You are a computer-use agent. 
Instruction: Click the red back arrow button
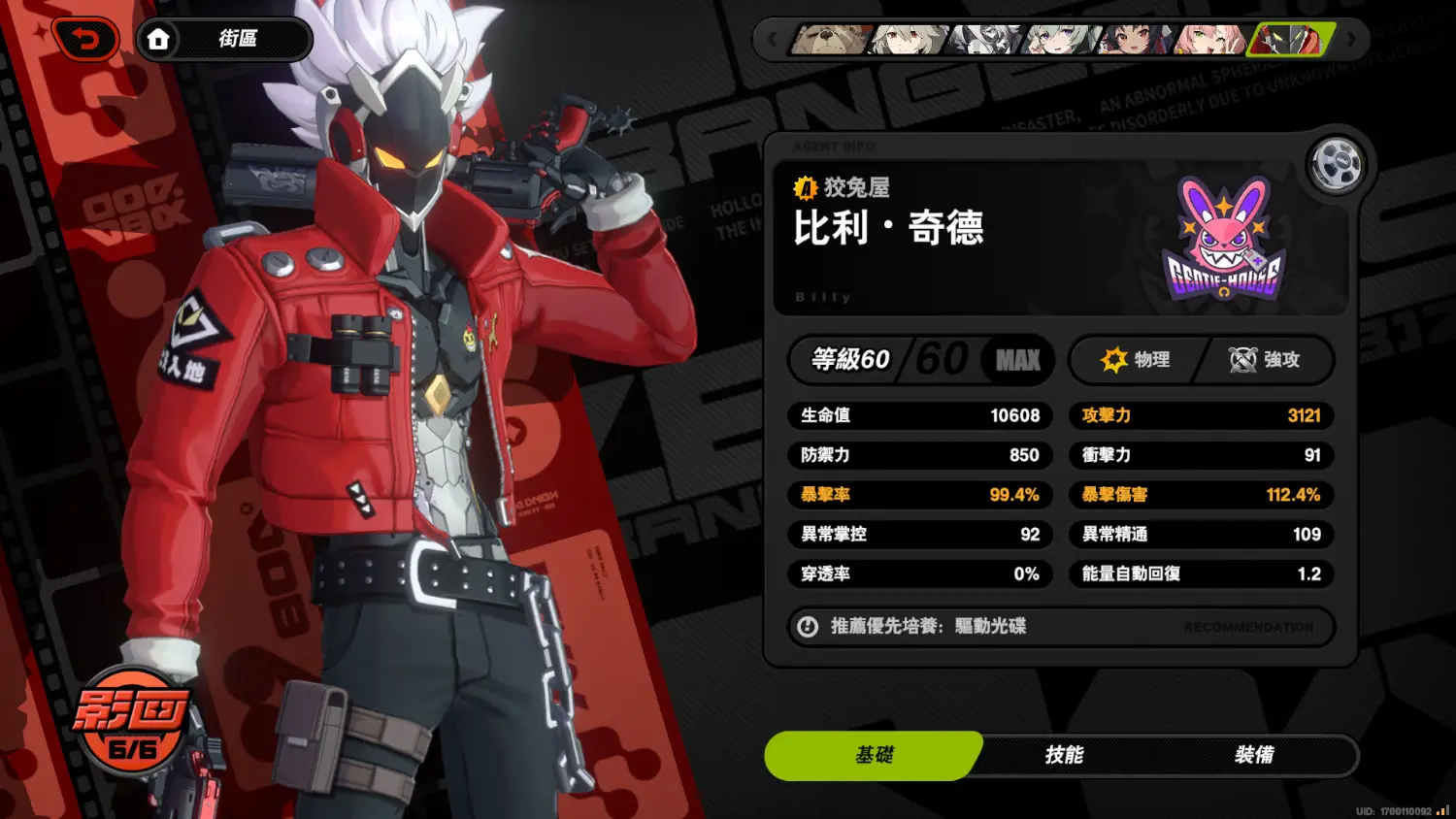(86, 40)
